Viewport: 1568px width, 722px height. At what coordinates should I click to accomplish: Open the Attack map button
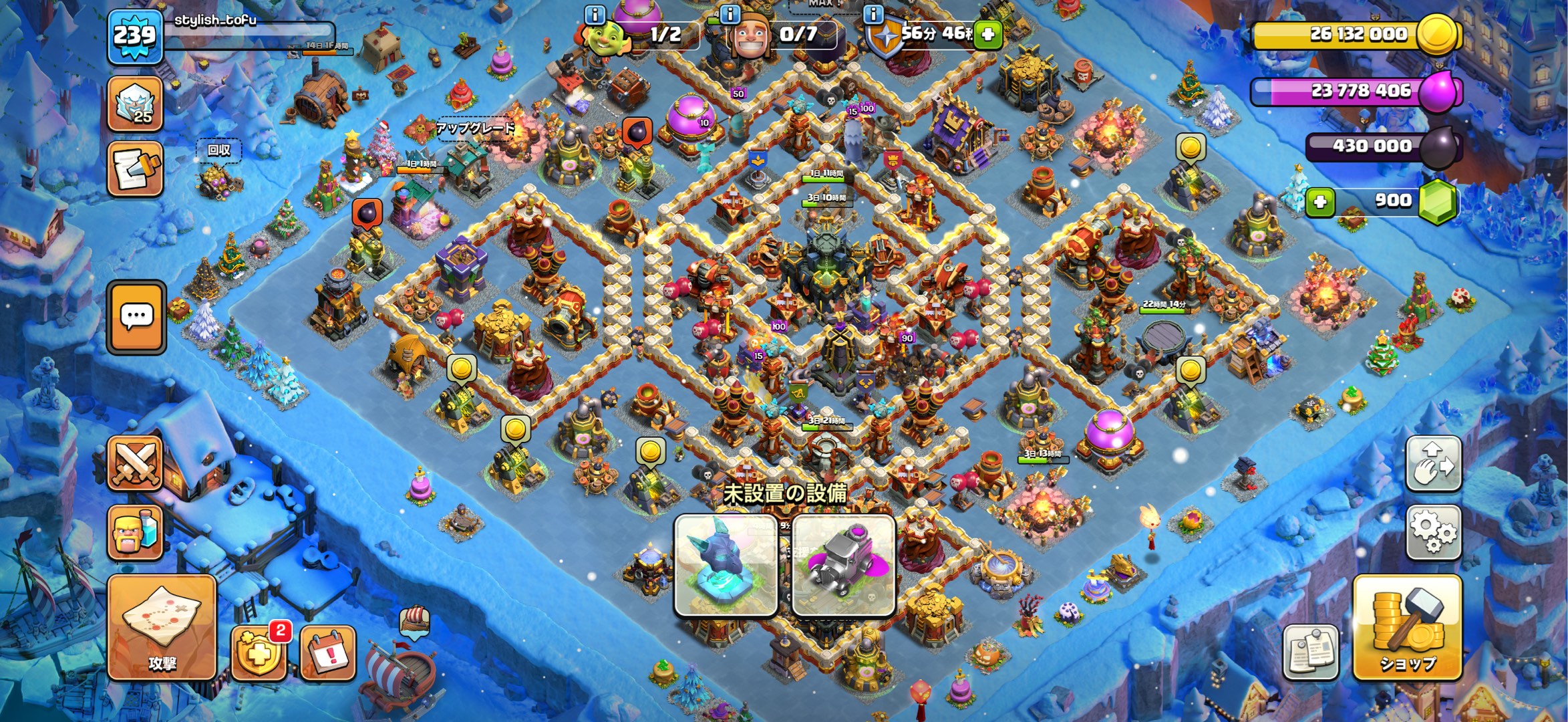(162, 627)
